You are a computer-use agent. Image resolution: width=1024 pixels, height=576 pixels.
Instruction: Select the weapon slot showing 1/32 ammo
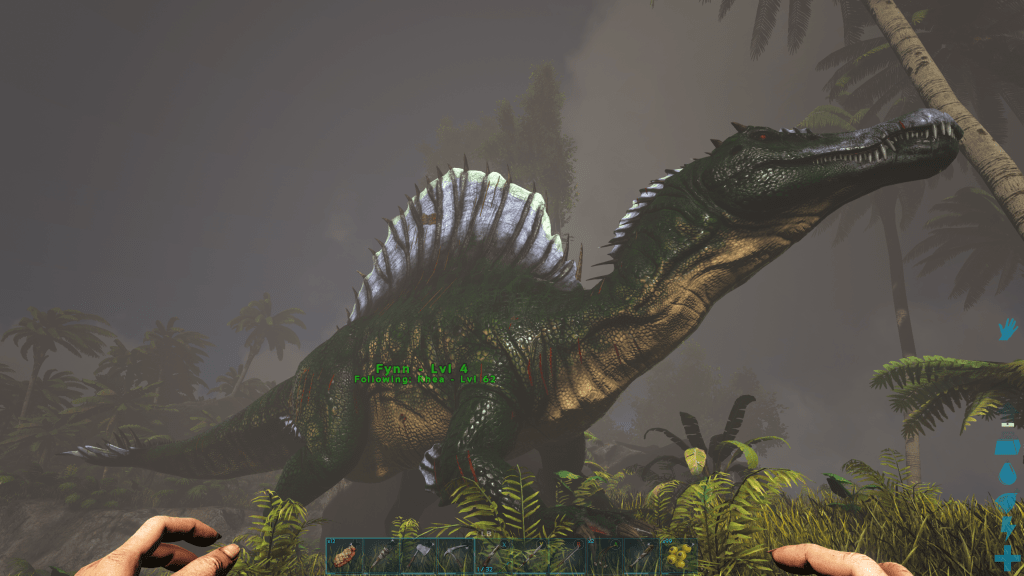tap(492, 556)
